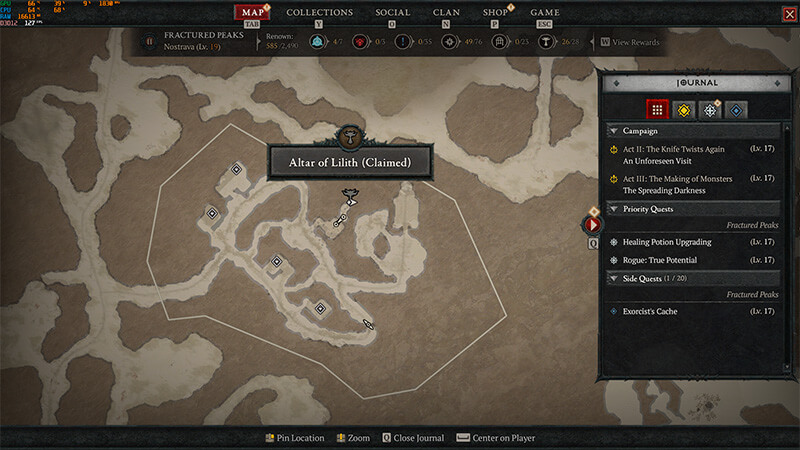Viewport: 800px width, 450px height.
Task: Switch to the Social tab
Action: click(393, 12)
